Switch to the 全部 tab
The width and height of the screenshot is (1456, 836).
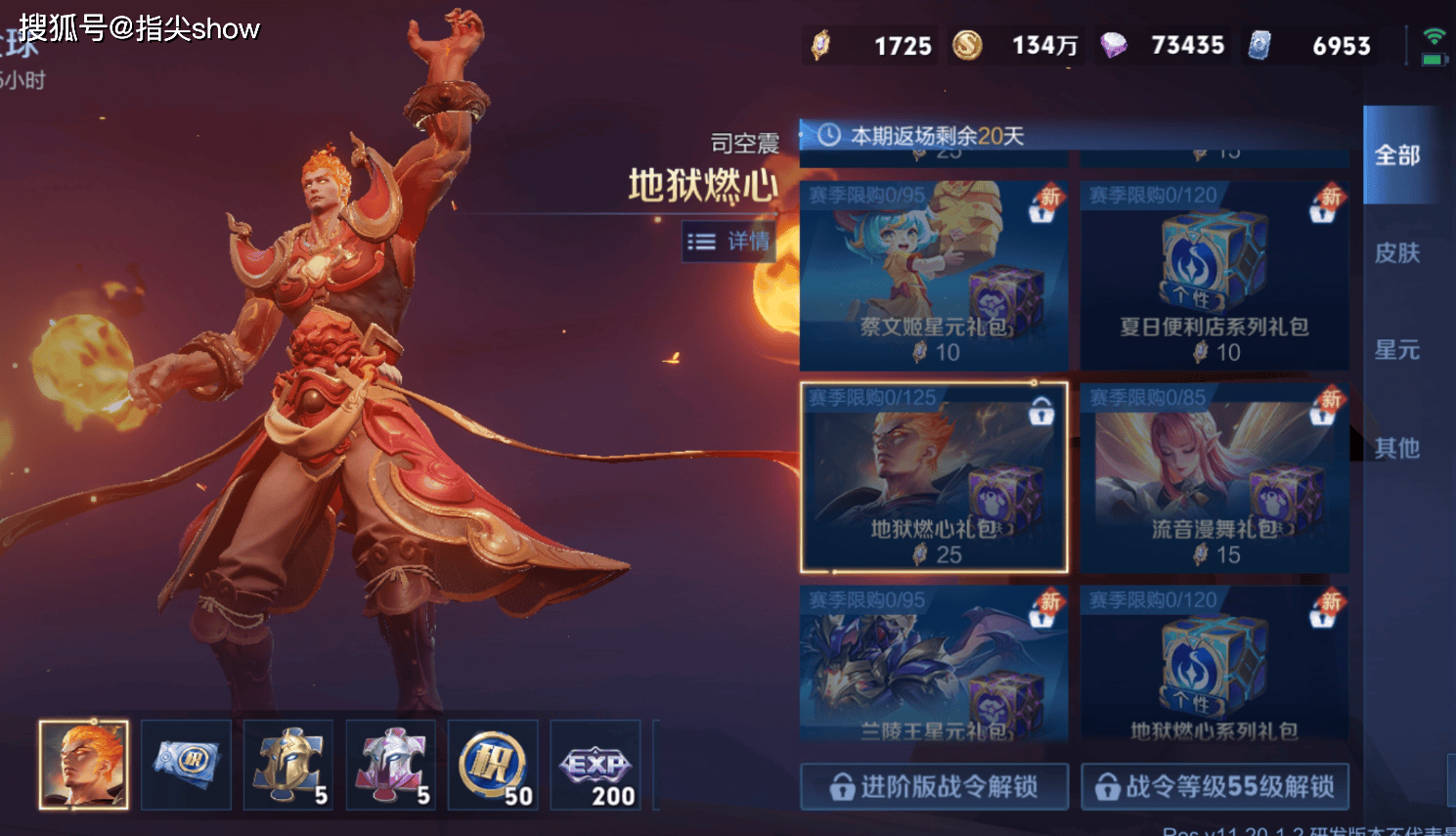point(1396,155)
